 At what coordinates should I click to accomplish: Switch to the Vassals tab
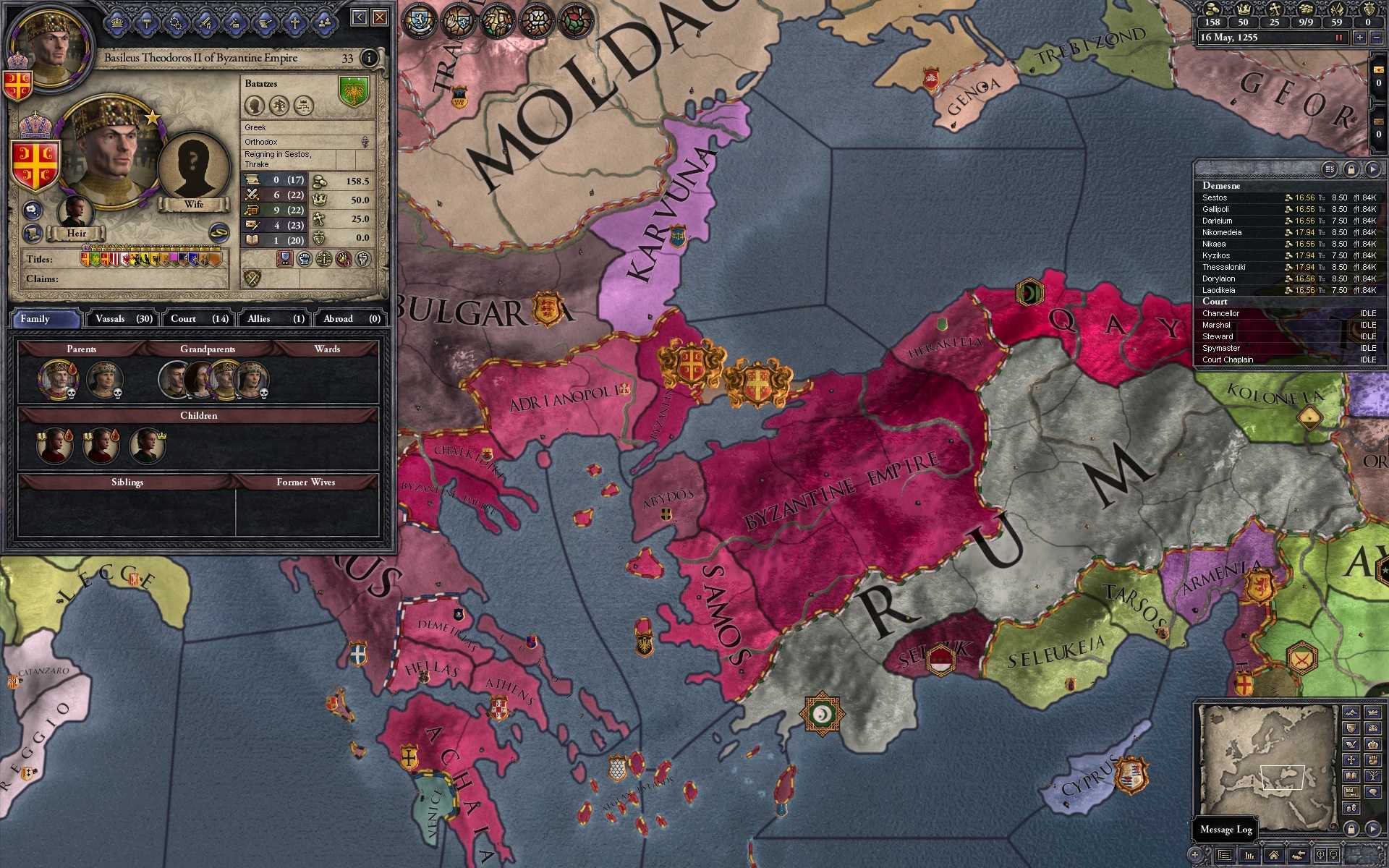[124, 318]
